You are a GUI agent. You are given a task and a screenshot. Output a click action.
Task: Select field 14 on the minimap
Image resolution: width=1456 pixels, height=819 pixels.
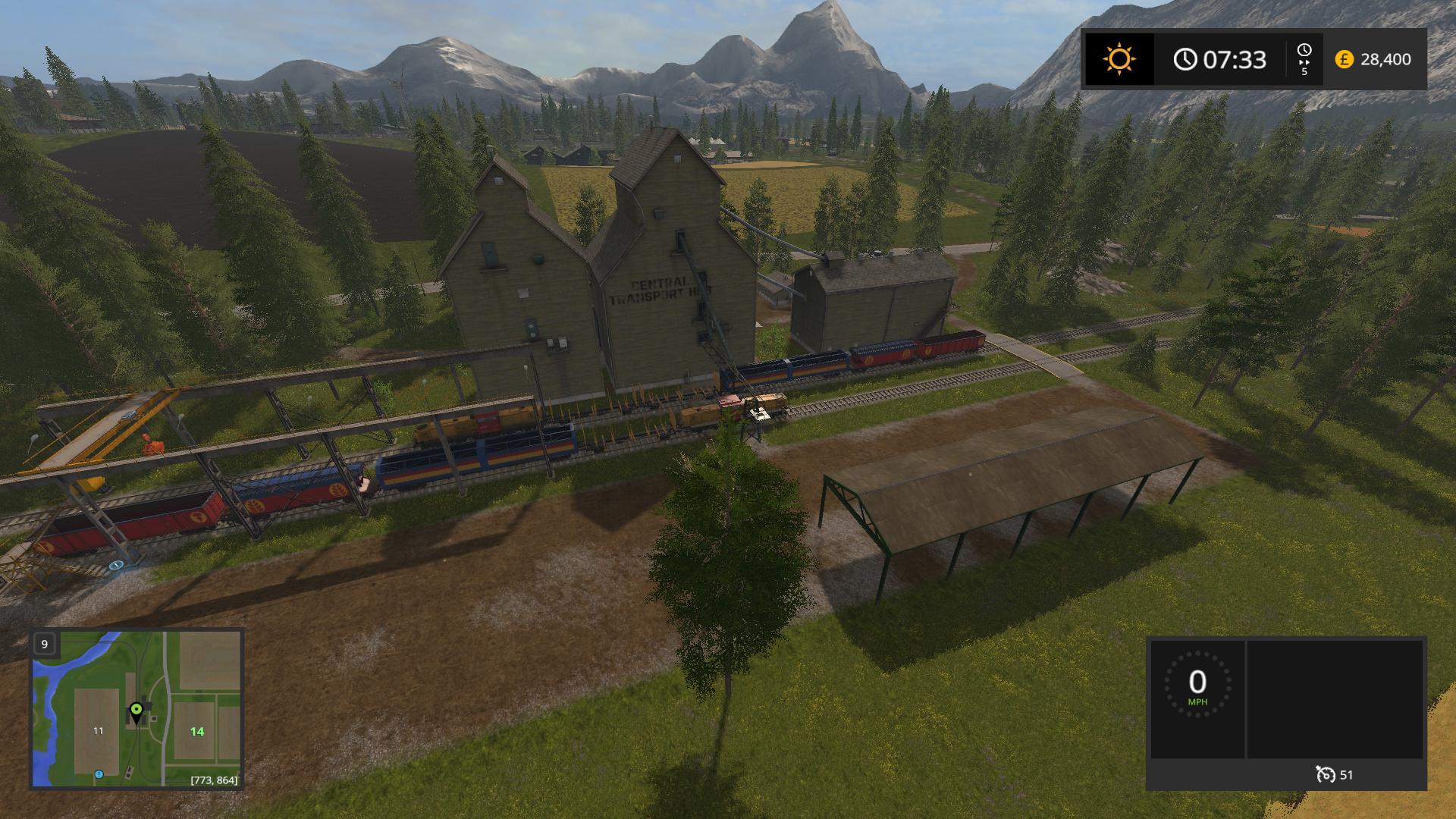pyautogui.click(x=197, y=731)
